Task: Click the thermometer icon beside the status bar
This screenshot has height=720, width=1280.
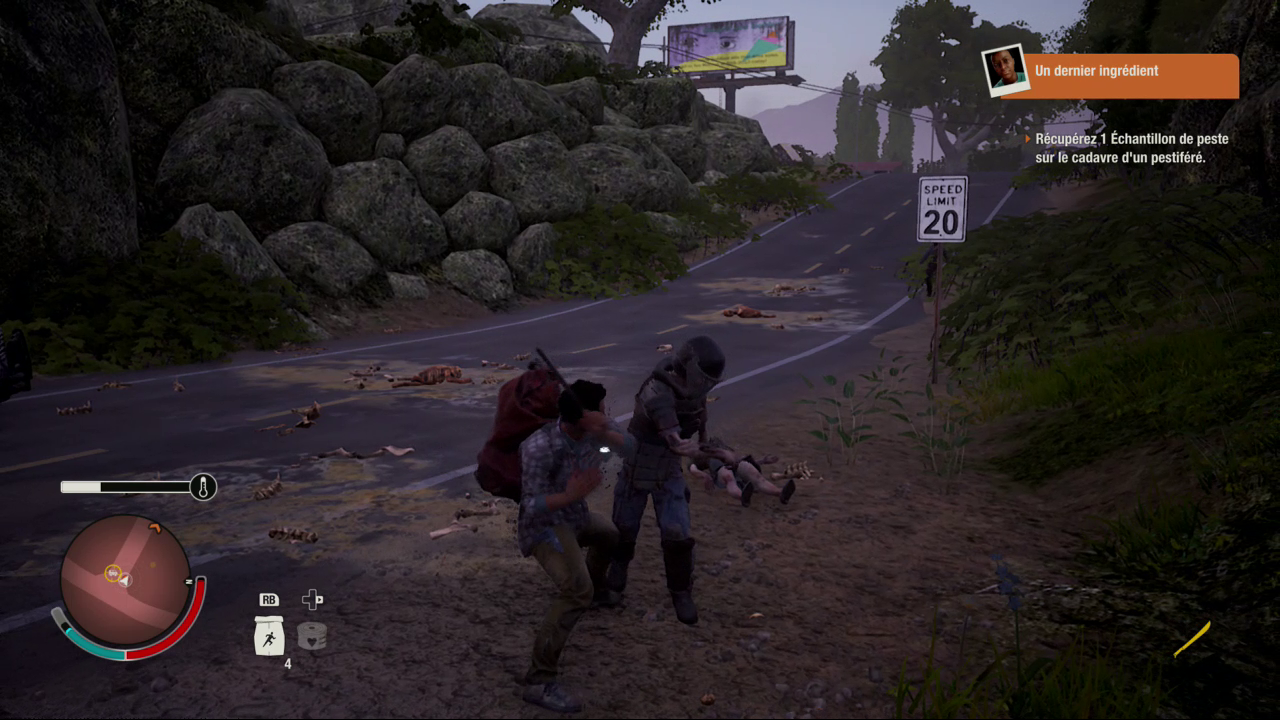Action: pyautogui.click(x=204, y=486)
